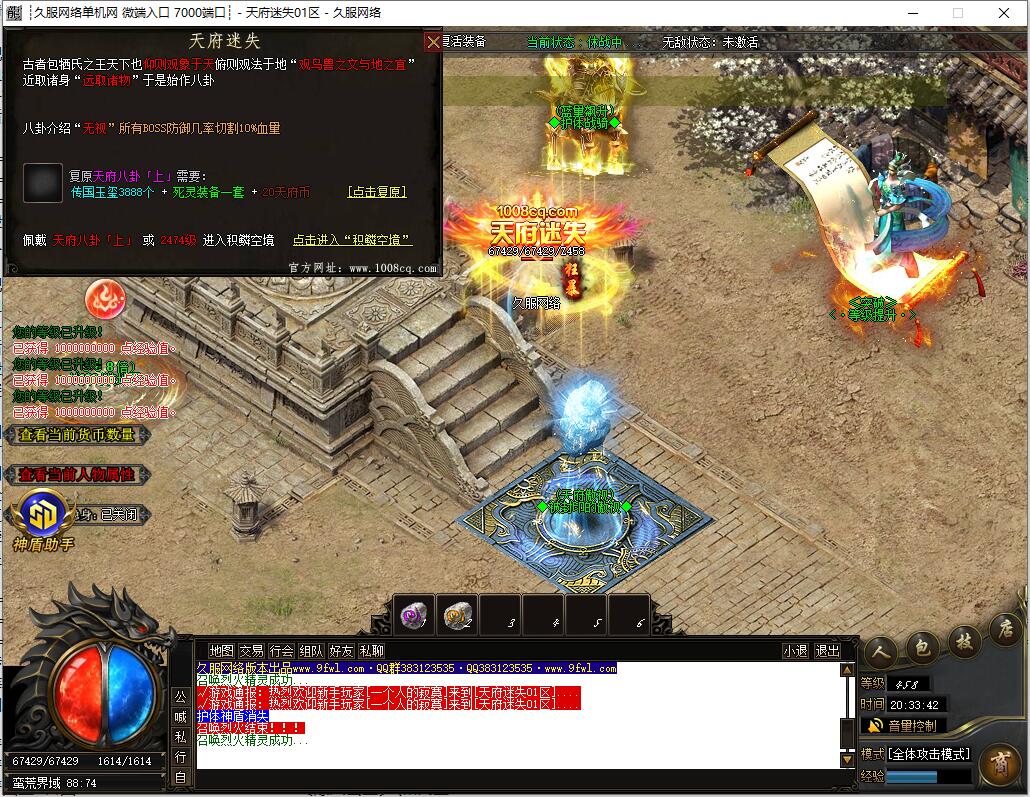Image resolution: width=1030 pixels, height=797 pixels.
Task: Open the 商 shop round button
Action: [998, 766]
